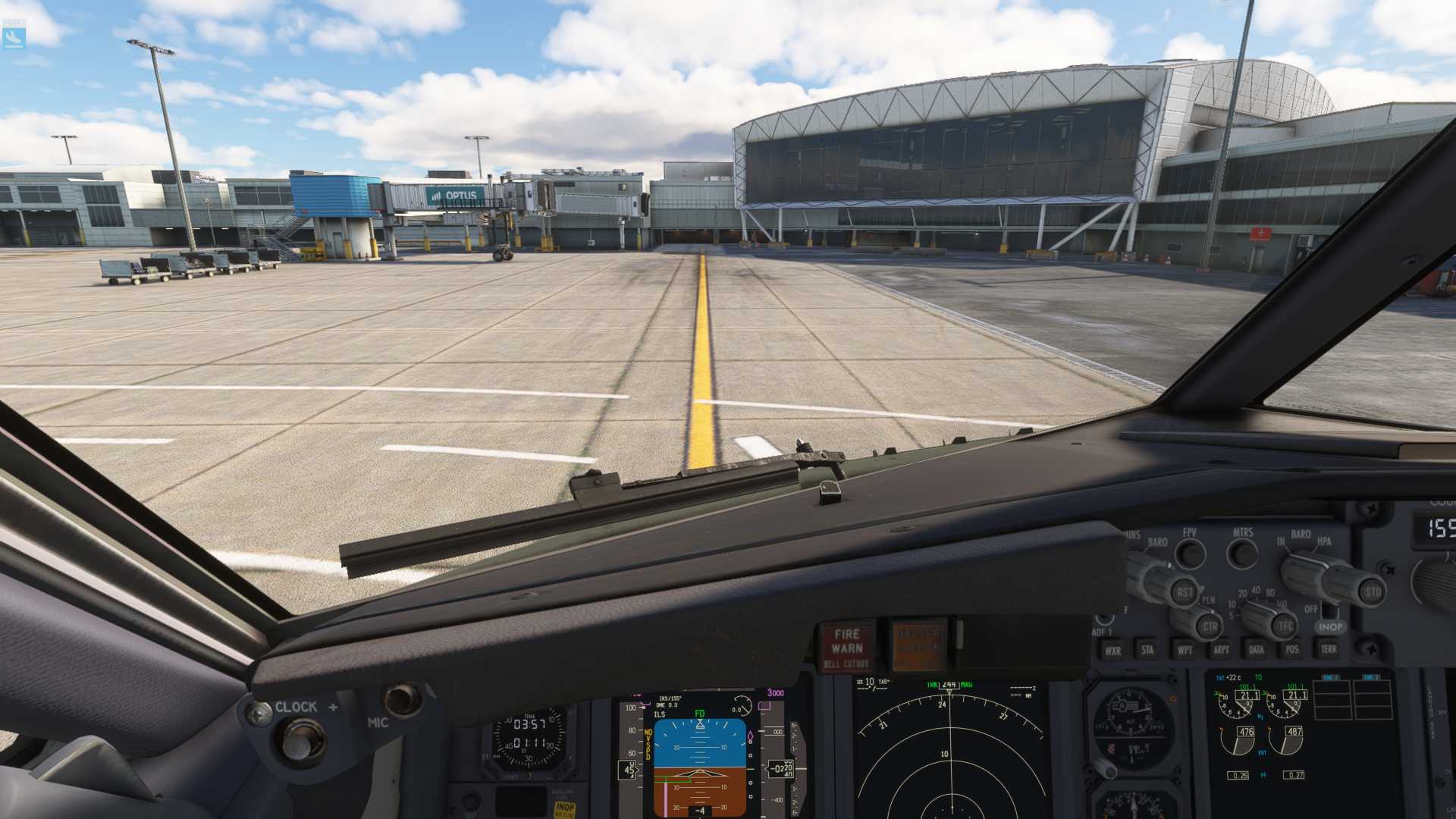Click the TFC traffic button on range knob
1456x819 pixels.
[x=1286, y=626]
